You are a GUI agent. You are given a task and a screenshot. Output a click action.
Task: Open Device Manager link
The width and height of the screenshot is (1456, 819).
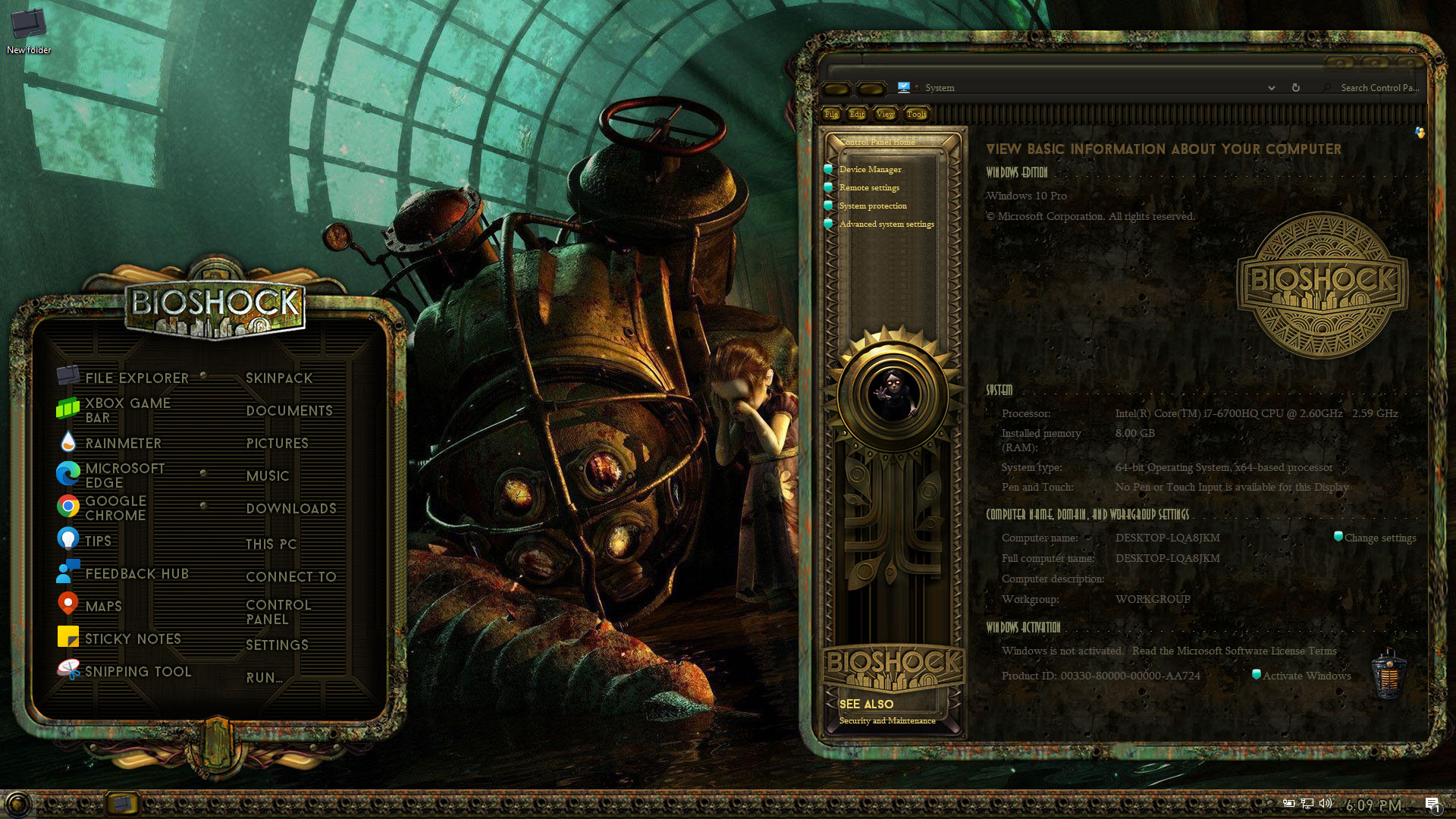pyautogui.click(x=870, y=169)
